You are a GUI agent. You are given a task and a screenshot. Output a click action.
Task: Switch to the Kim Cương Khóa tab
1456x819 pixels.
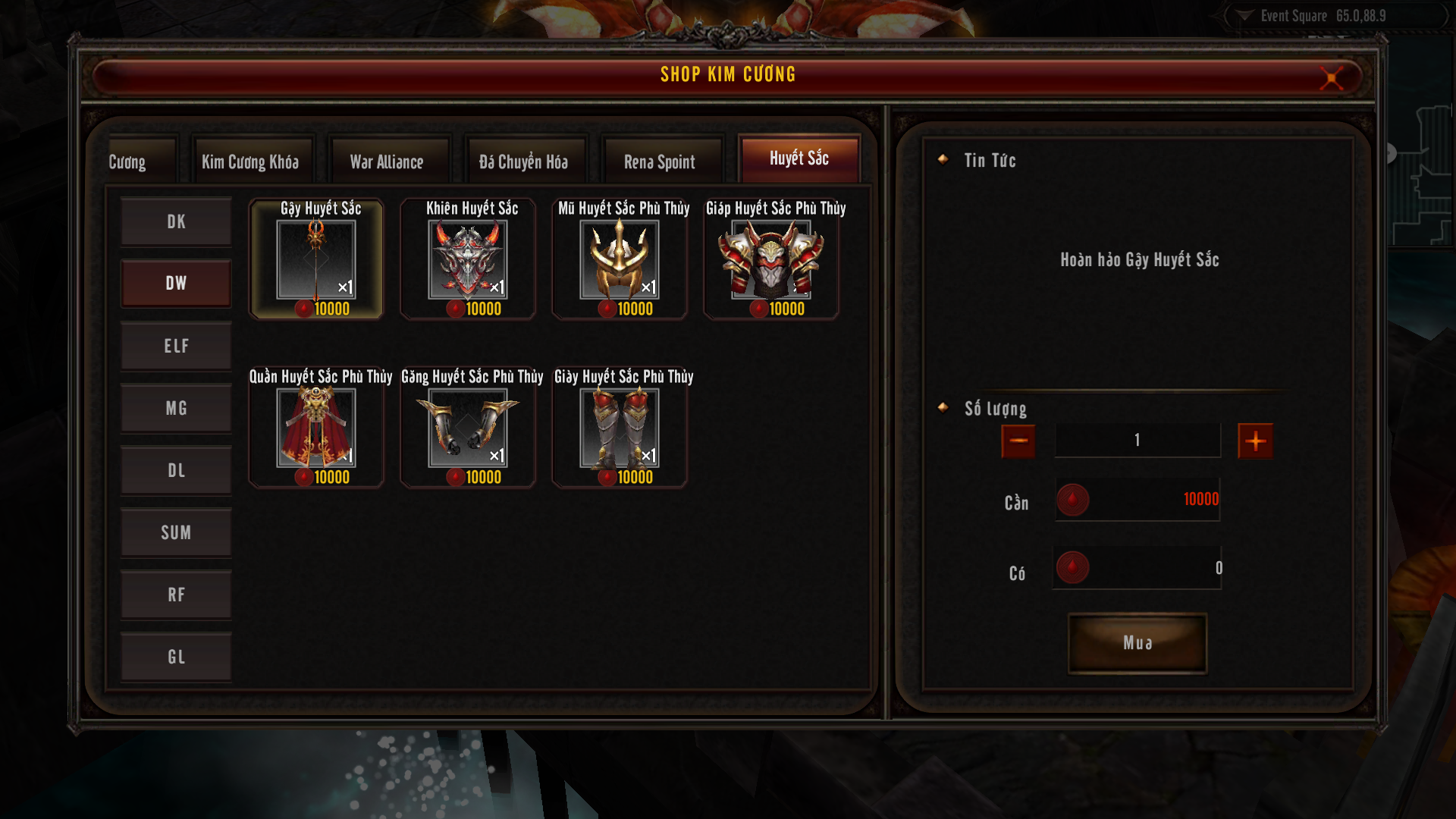(x=250, y=162)
